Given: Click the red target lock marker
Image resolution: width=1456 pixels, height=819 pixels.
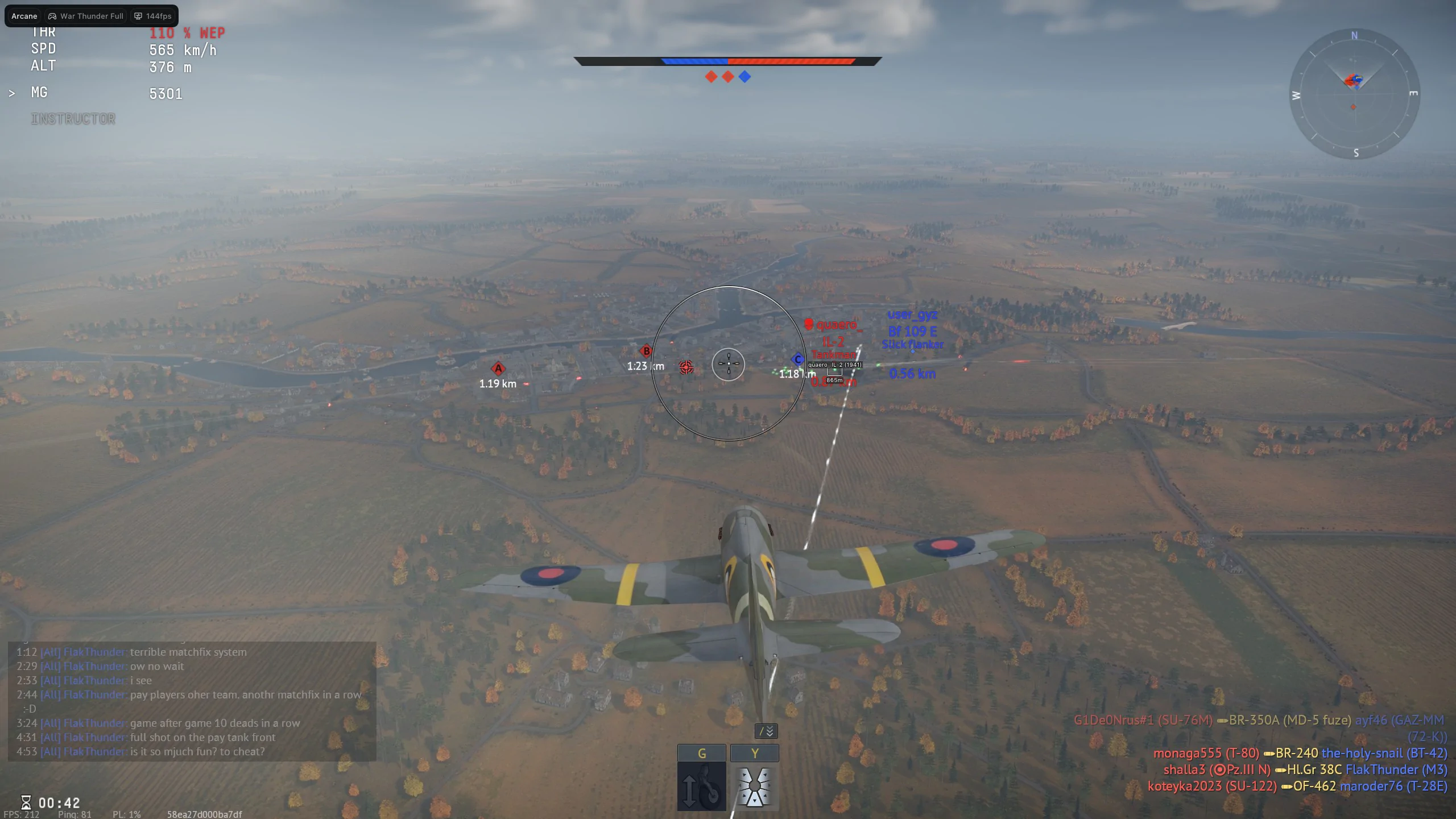Looking at the screenshot, I should pyautogui.click(x=686, y=367).
